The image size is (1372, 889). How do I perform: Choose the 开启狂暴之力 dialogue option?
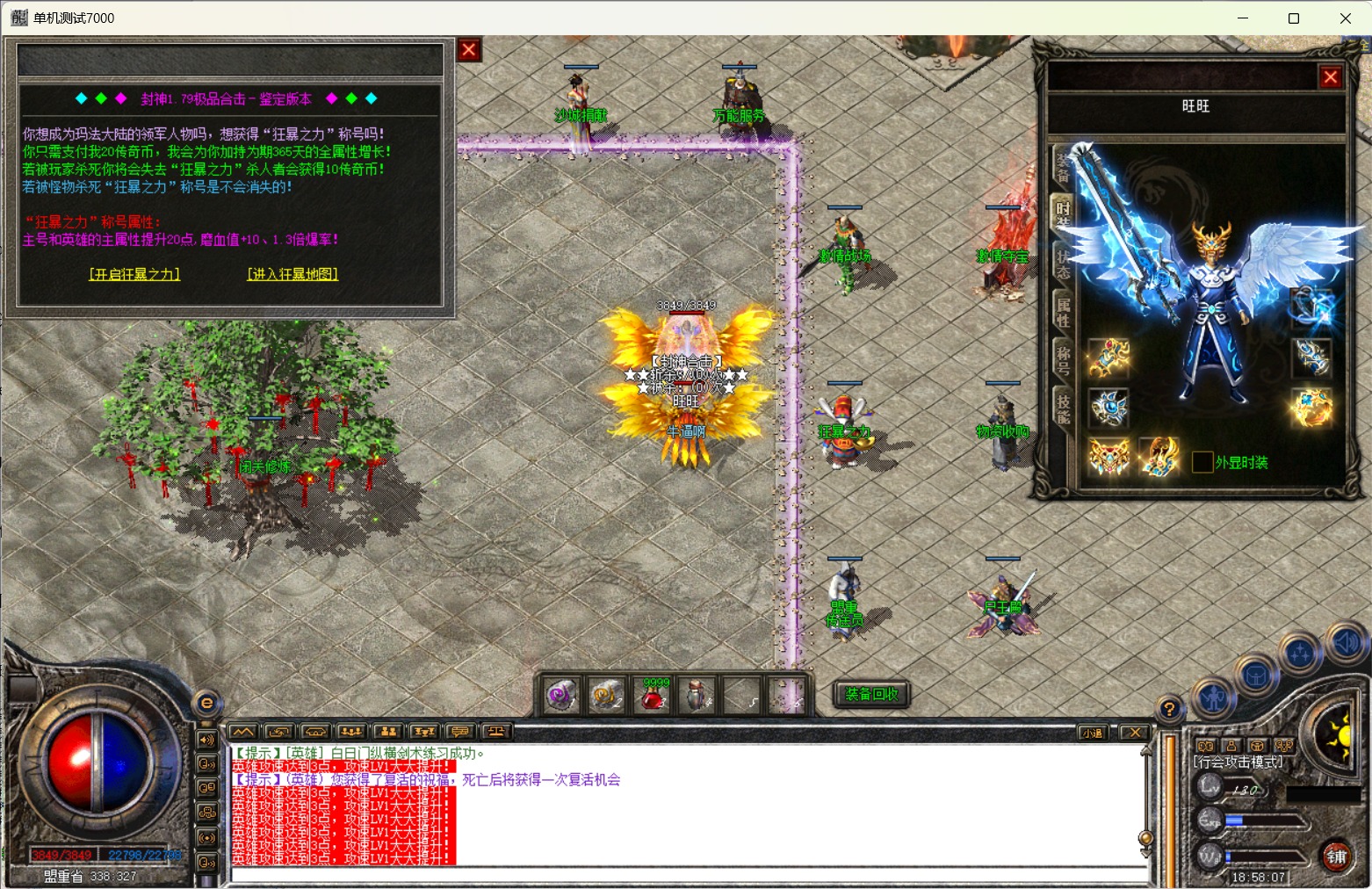pyautogui.click(x=134, y=274)
